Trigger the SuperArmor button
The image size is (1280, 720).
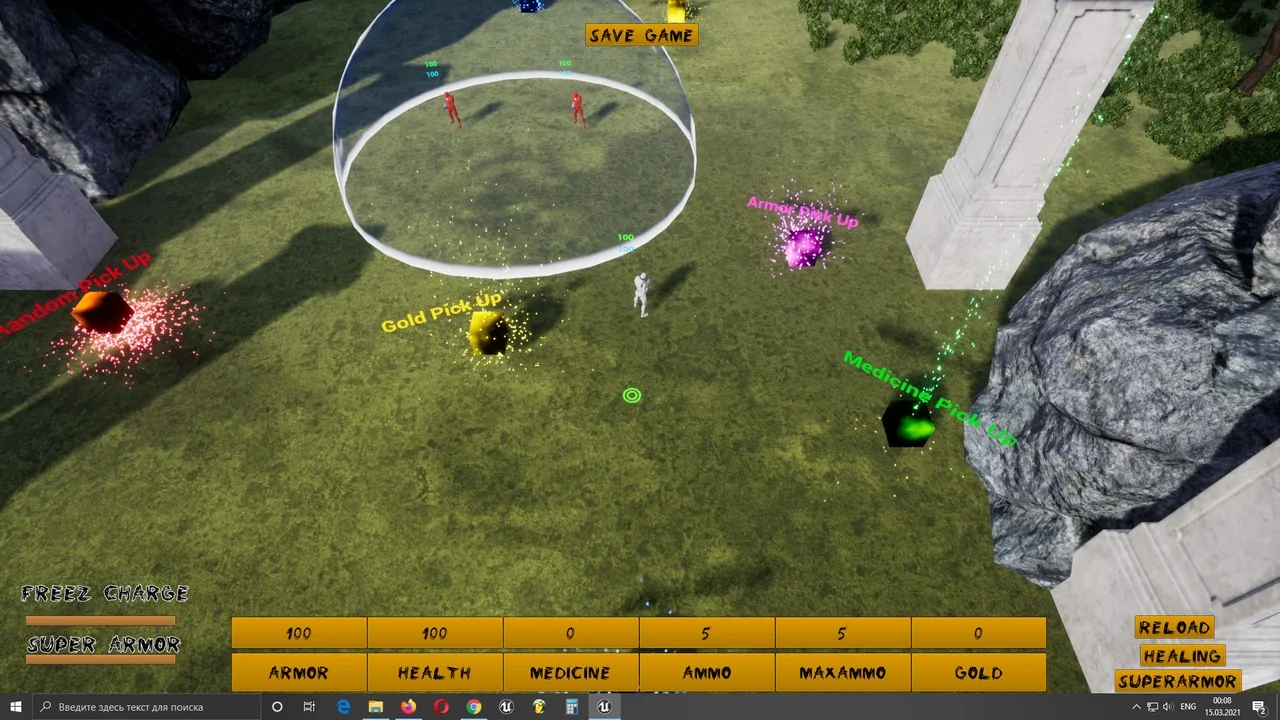coord(1178,682)
